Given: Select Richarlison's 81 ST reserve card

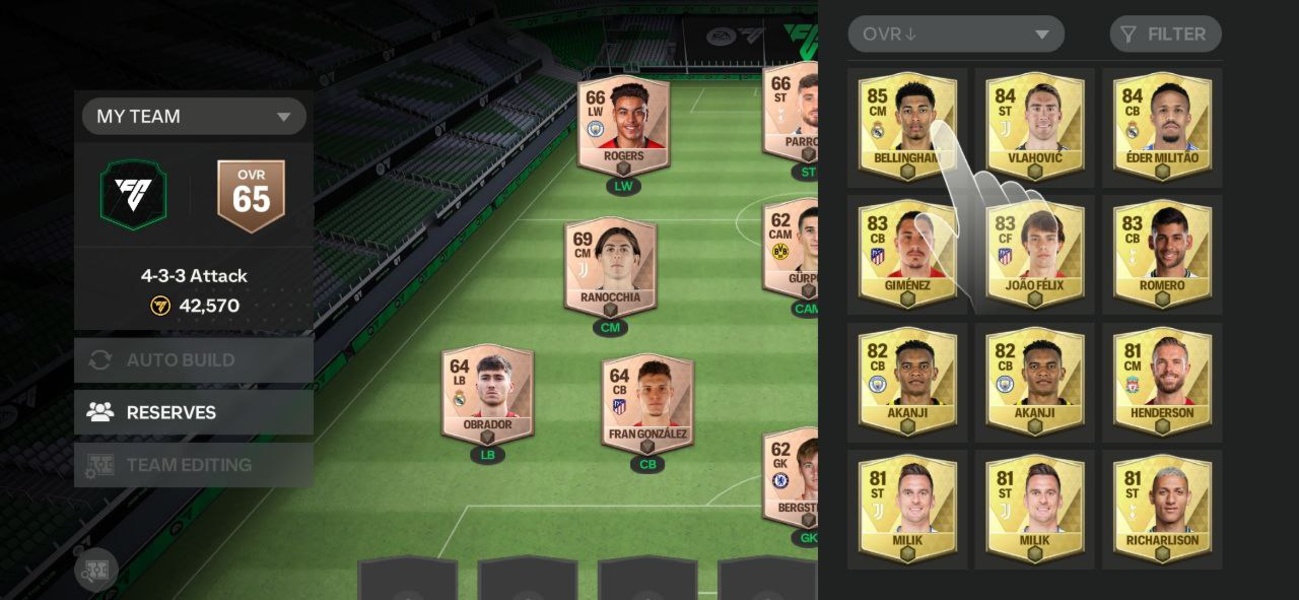Looking at the screenshot, I should 1161,508.
